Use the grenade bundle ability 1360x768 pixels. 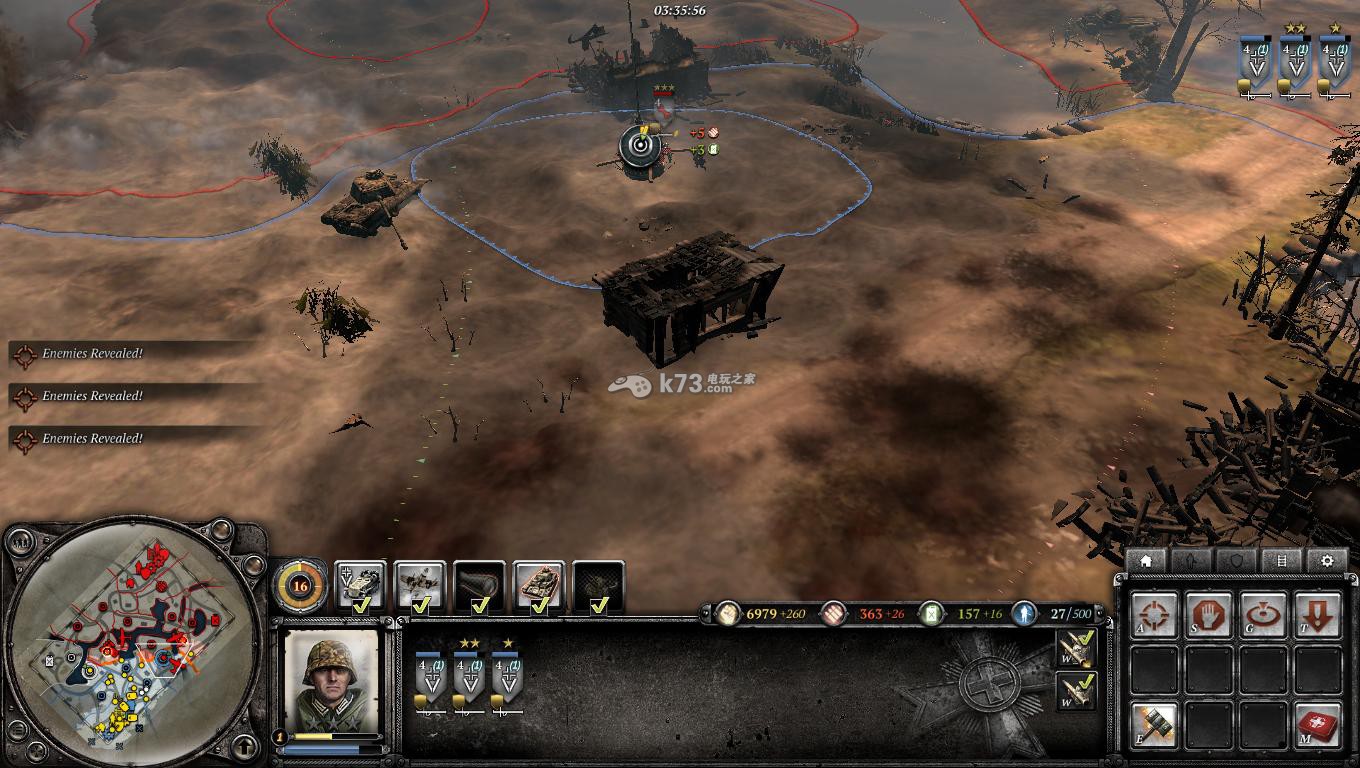(x=1155, y=723)
